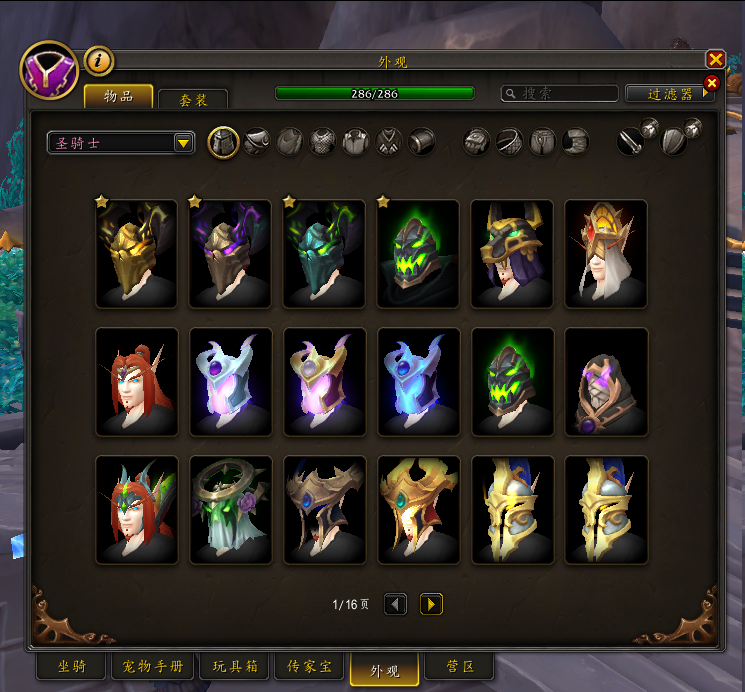Switch to the 玩具箱 toy box tab
The height and width of the screenshot is (692, 745).
235,667
